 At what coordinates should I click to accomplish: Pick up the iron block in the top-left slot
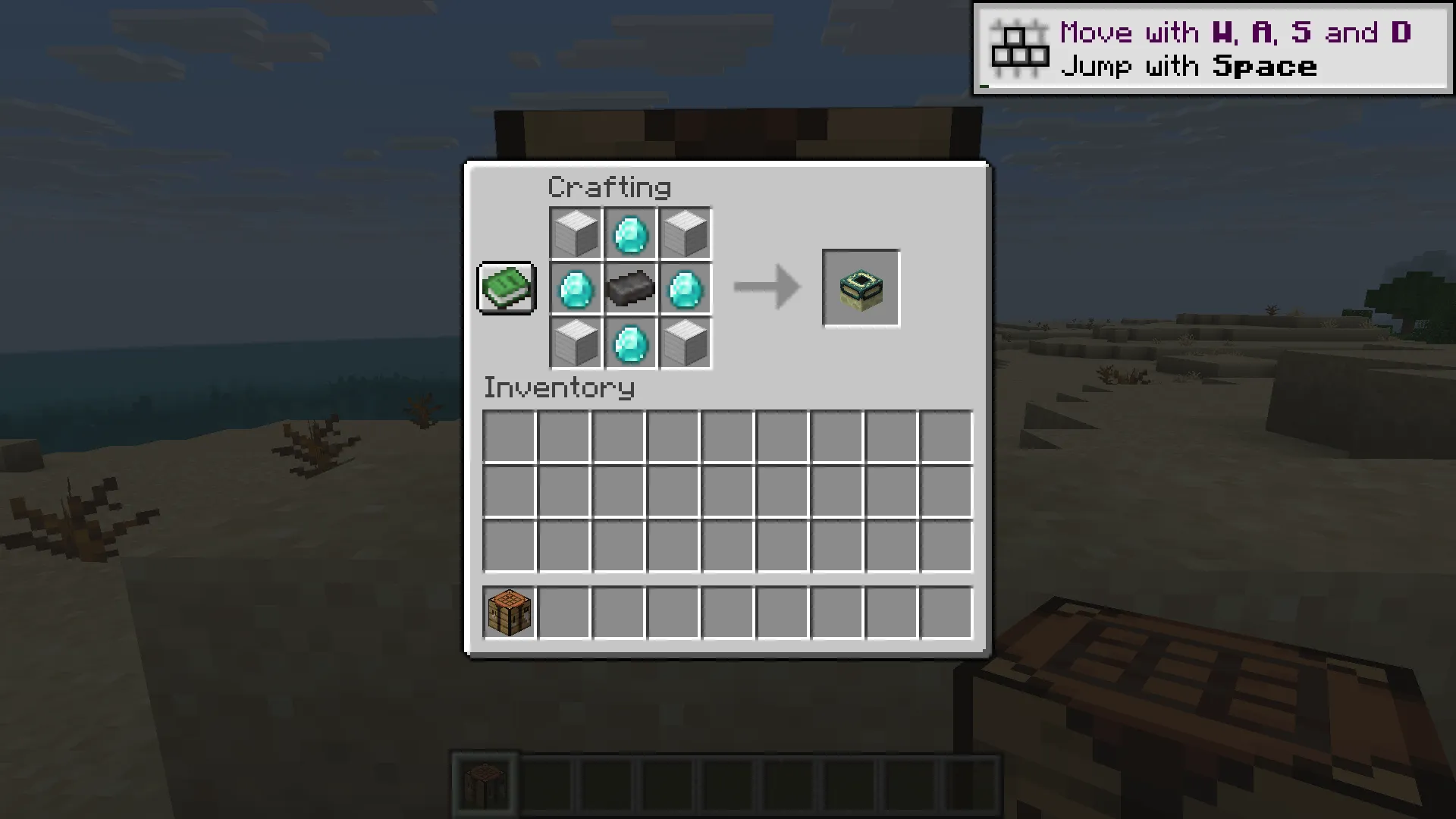(575, 233)
